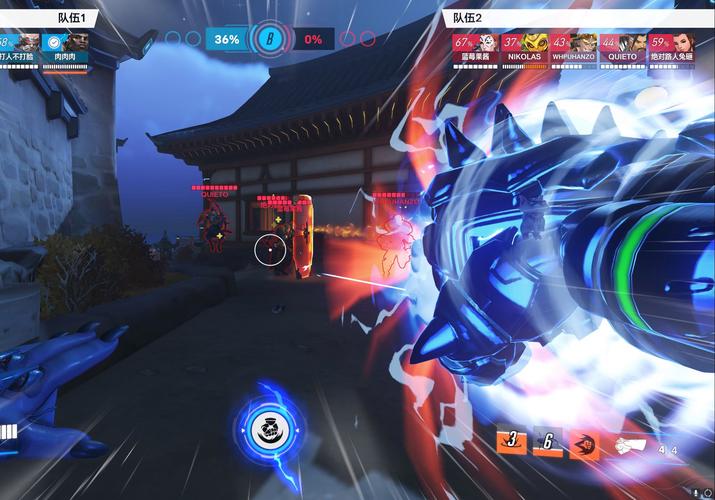Spectate QUIETO from team 2
715x500 pixels.
pos(624,48)
